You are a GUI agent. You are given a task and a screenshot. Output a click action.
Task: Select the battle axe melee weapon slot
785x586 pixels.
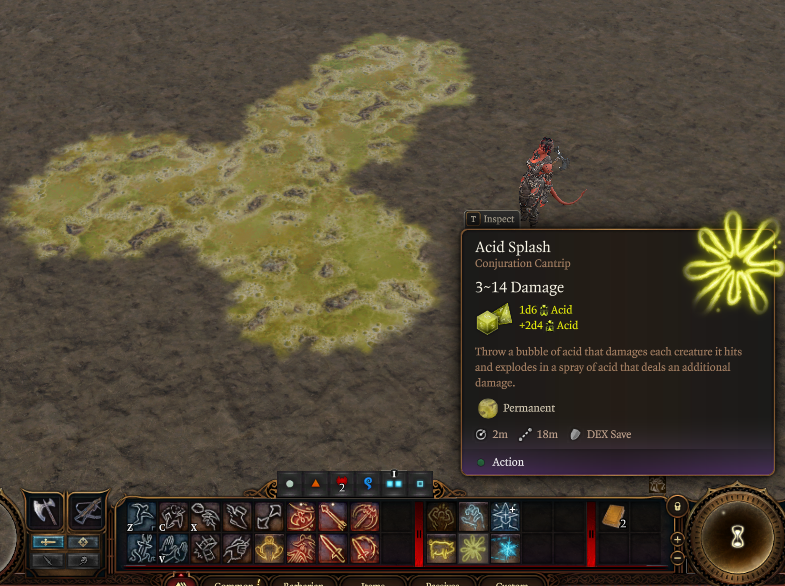pos(44,512)
